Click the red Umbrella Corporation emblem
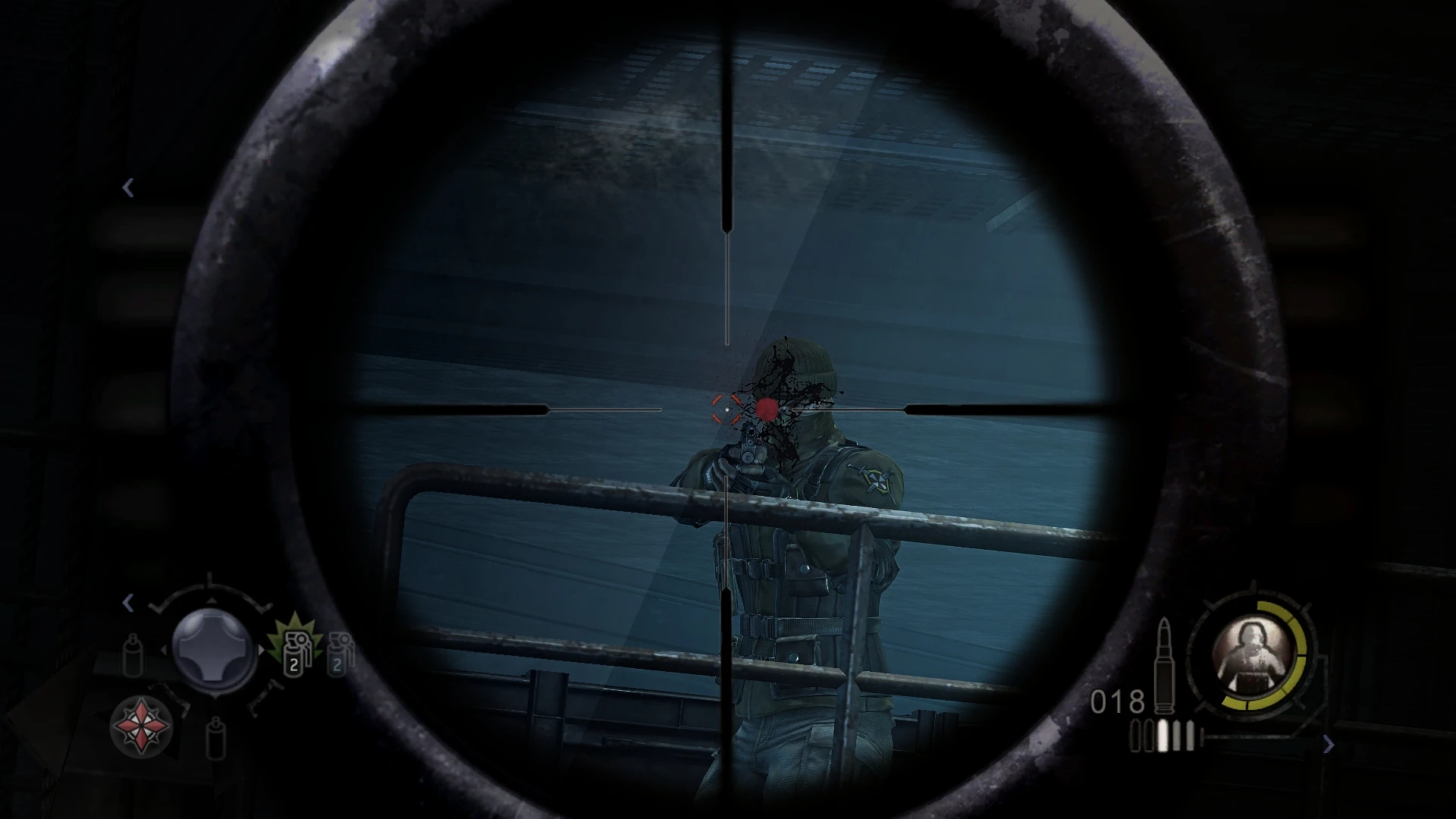This screenshot has height=819, width=1456. (140, 726)
